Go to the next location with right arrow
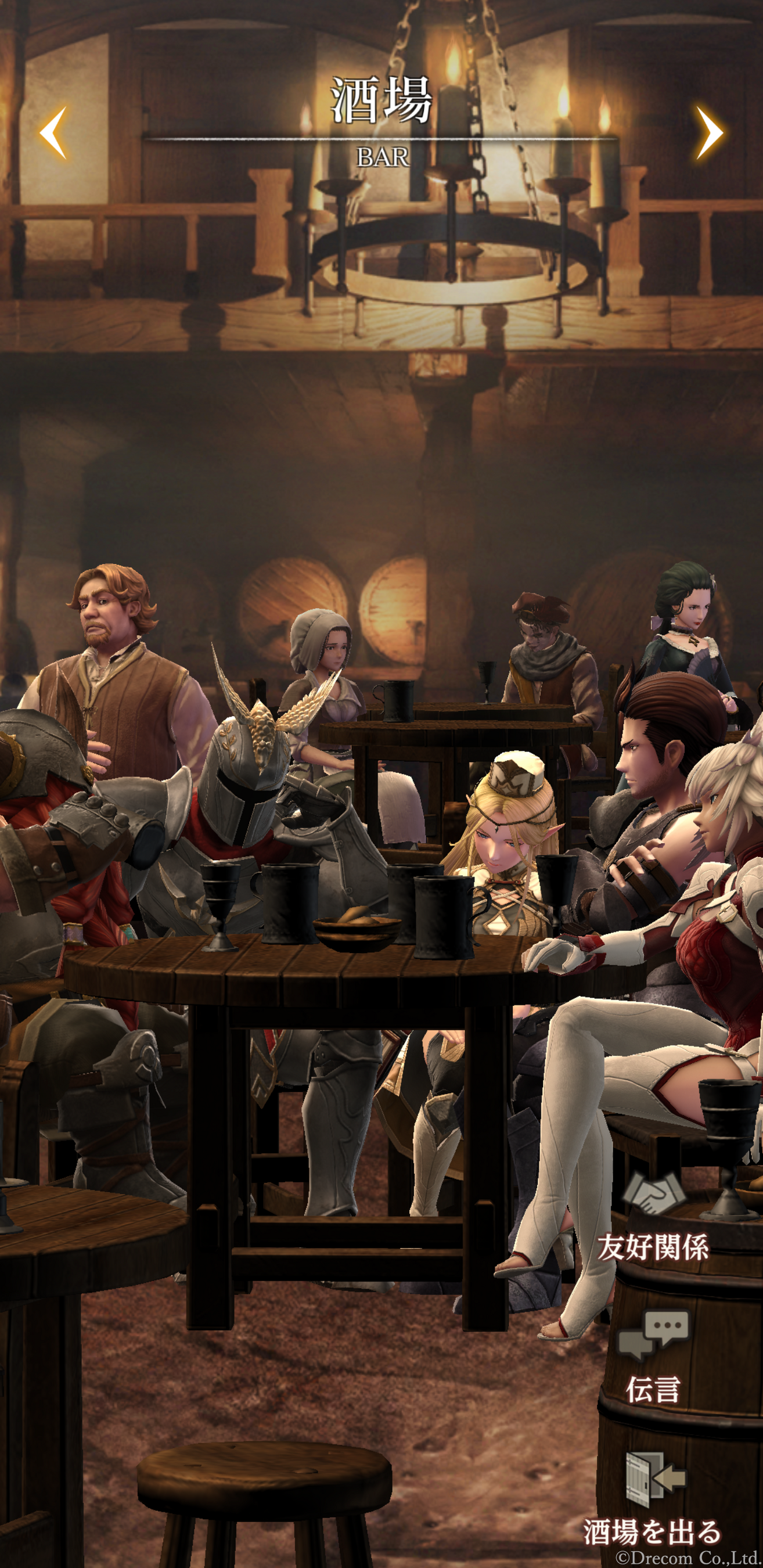 709,132
